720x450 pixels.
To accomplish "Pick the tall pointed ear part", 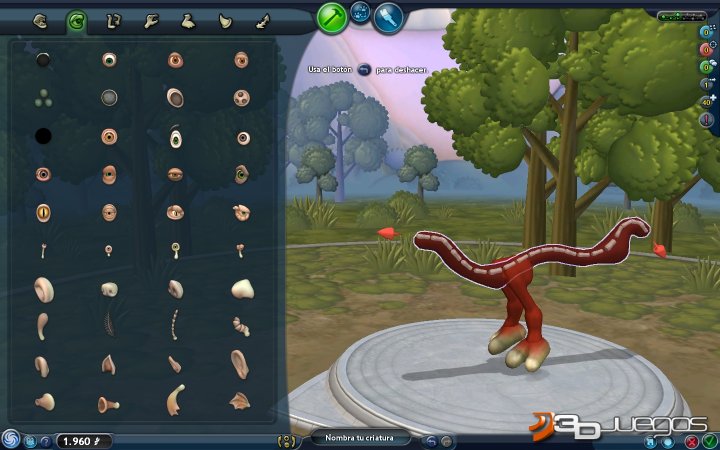I will [x=241, y=362].
